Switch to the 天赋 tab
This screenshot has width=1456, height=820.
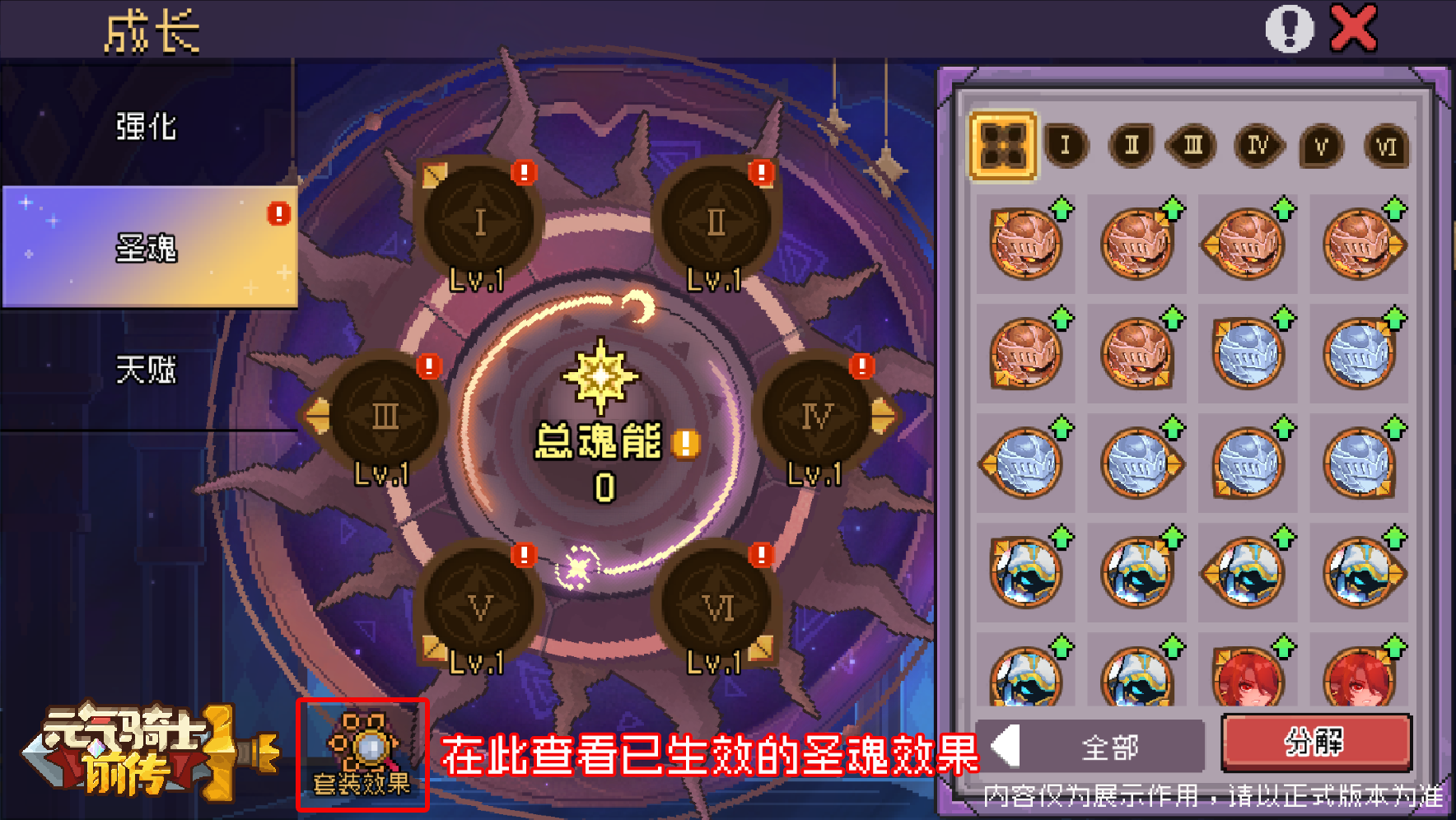(x=147, y=370)
